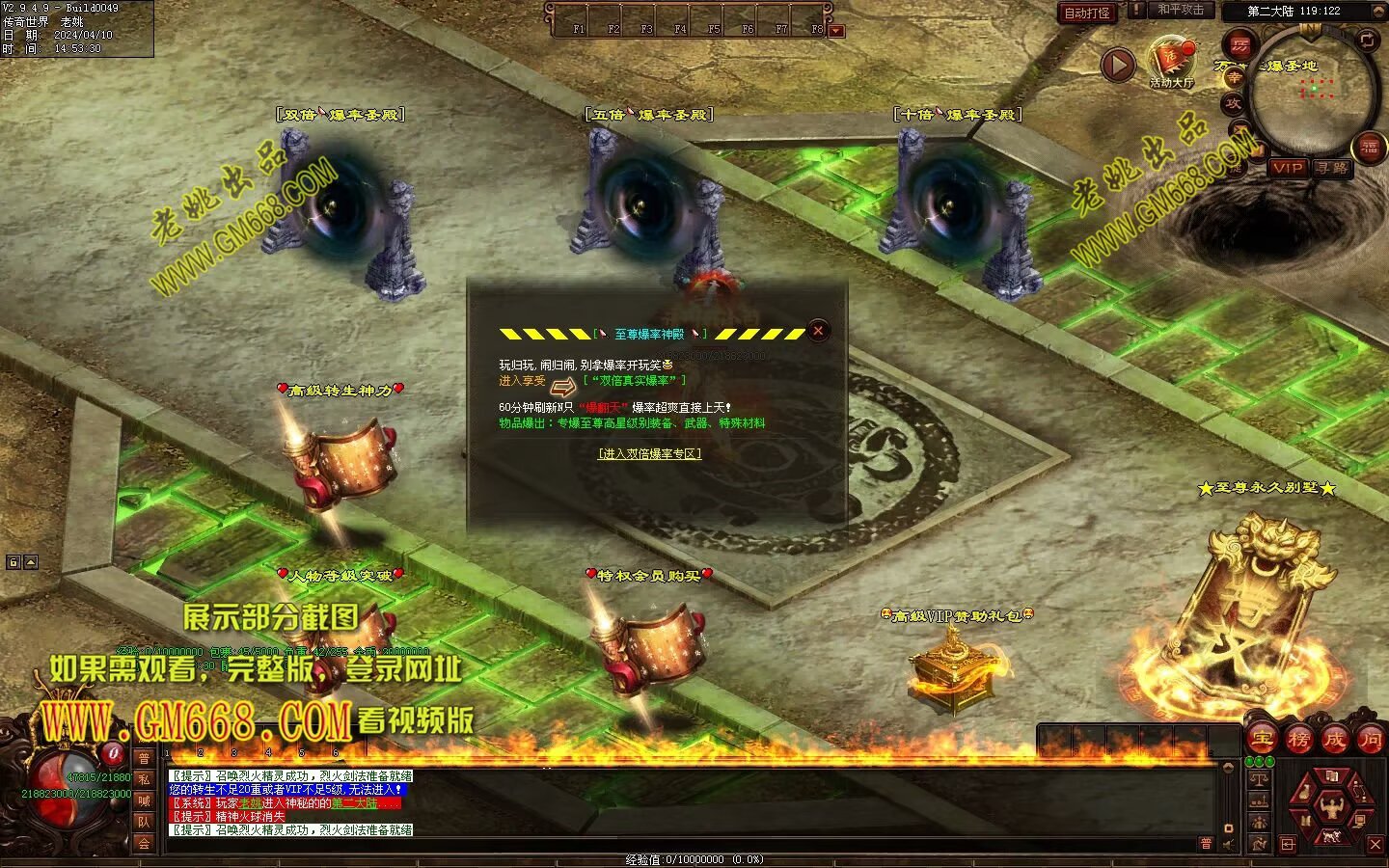
Task: Show the 榜 rankings
Action: click(x=1298, y=740)
